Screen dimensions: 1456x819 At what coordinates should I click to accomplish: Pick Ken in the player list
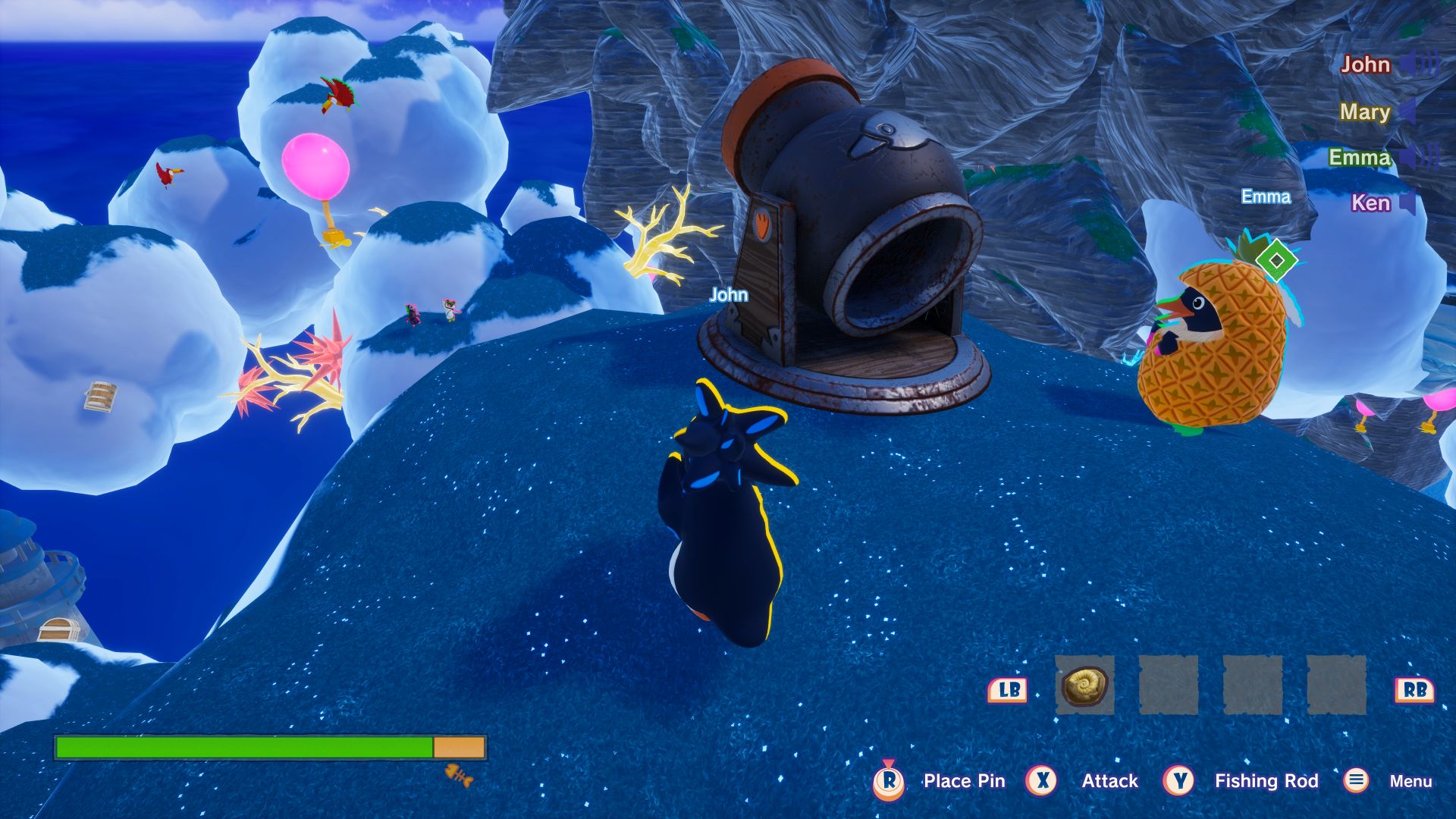click(x=1370, y=203)
